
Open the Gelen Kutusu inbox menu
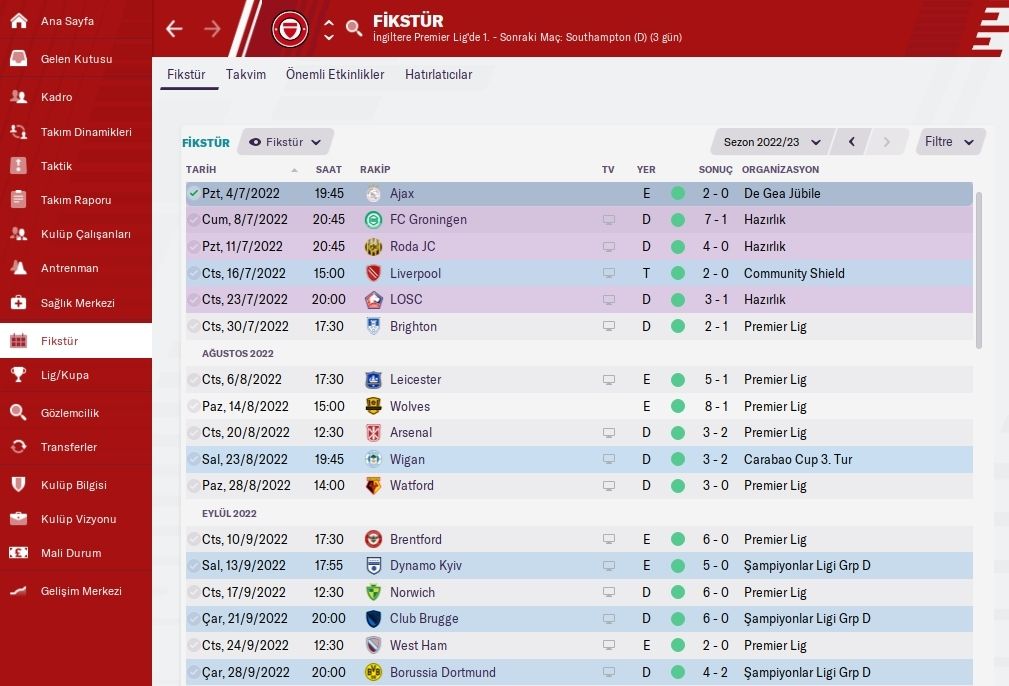coord(76,59)
